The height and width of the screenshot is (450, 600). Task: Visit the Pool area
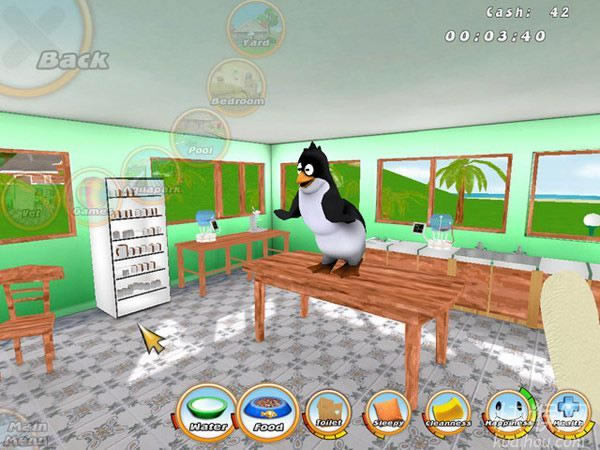200,135
